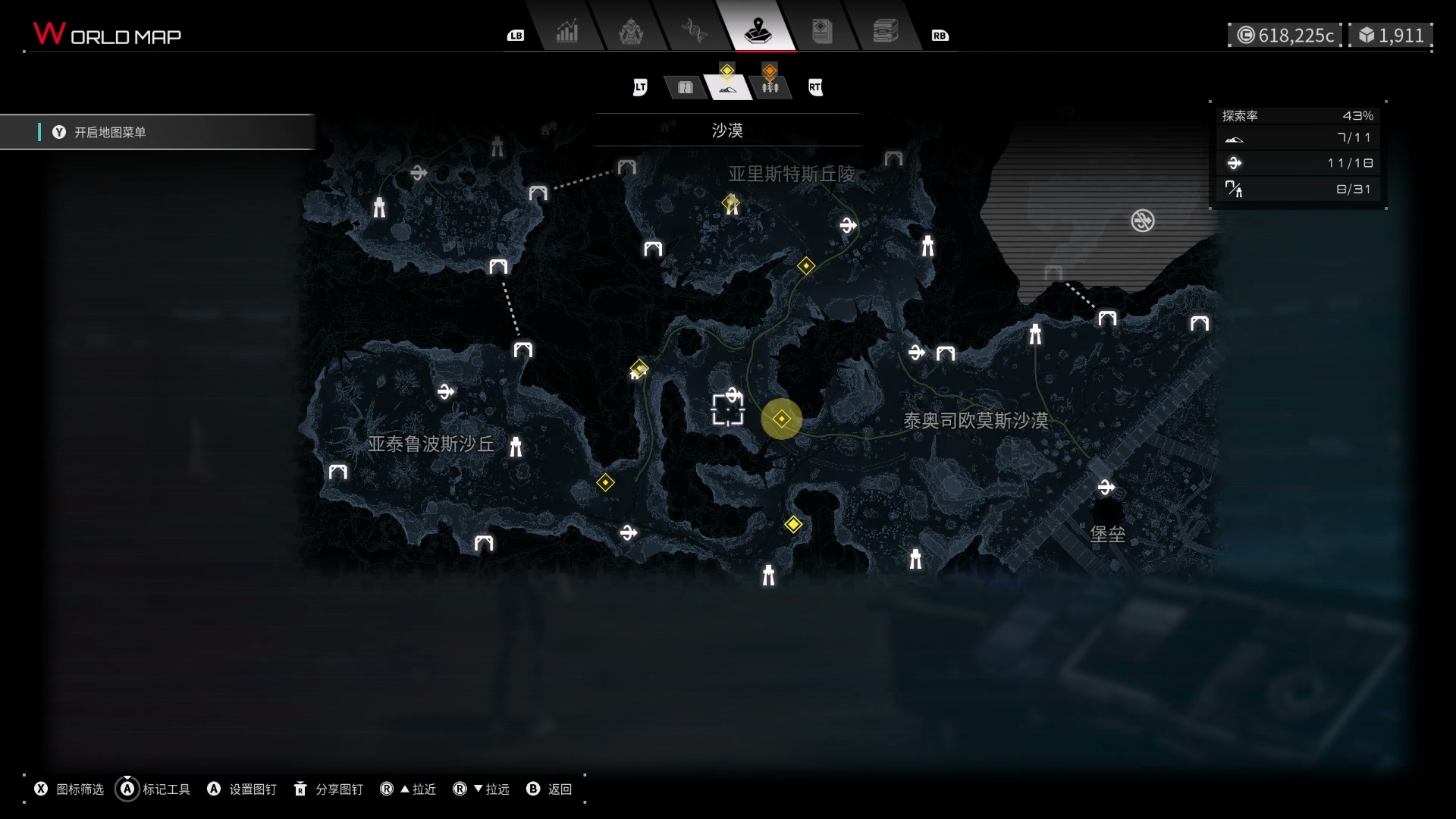This screenshot has height=819, width=1456.
Task: Pick the yellow diamond marker under 亚里斯特斯丘陵 label
Action: [x=731, y=203]
